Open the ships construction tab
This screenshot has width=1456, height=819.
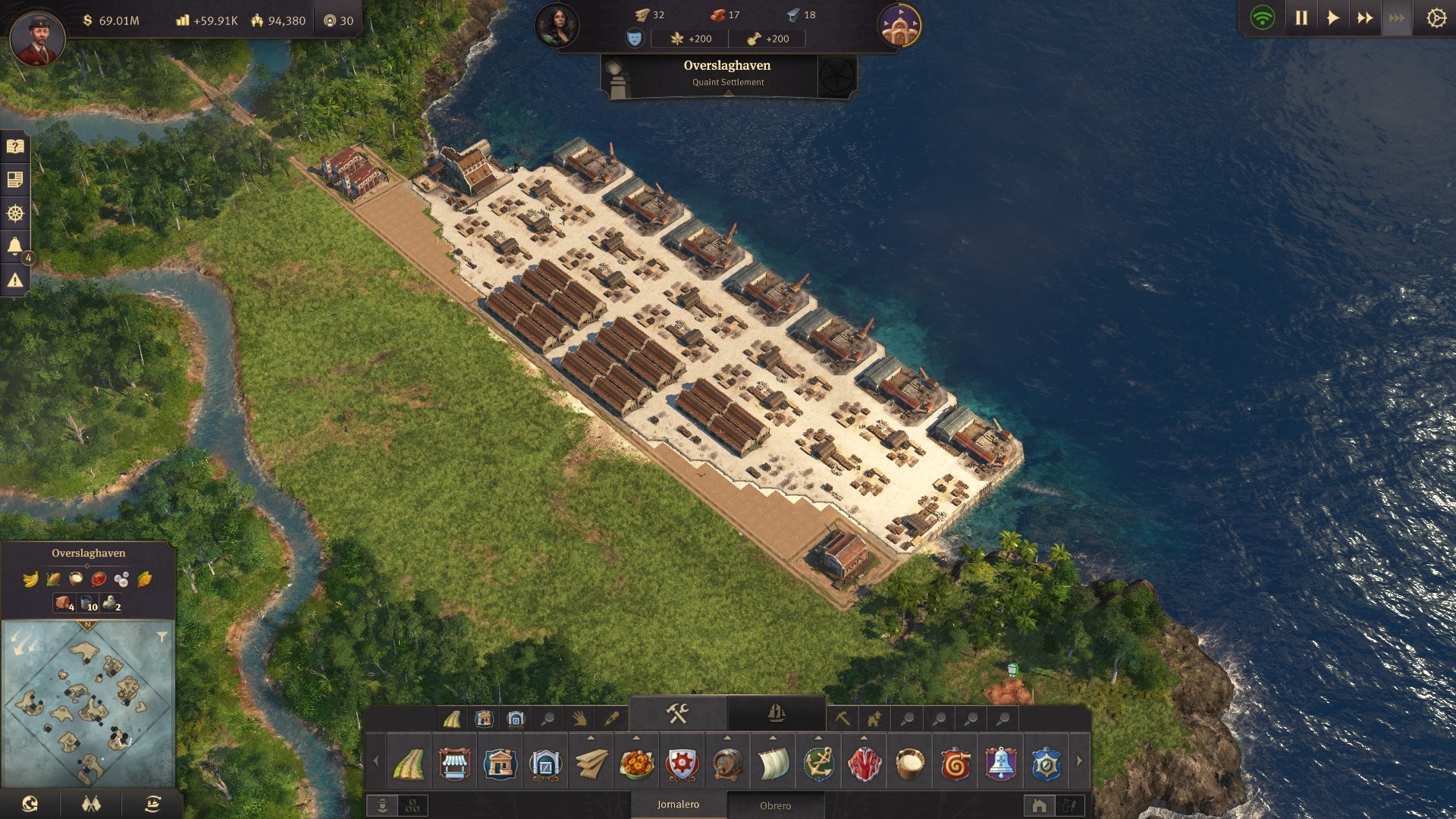point(776,714)
